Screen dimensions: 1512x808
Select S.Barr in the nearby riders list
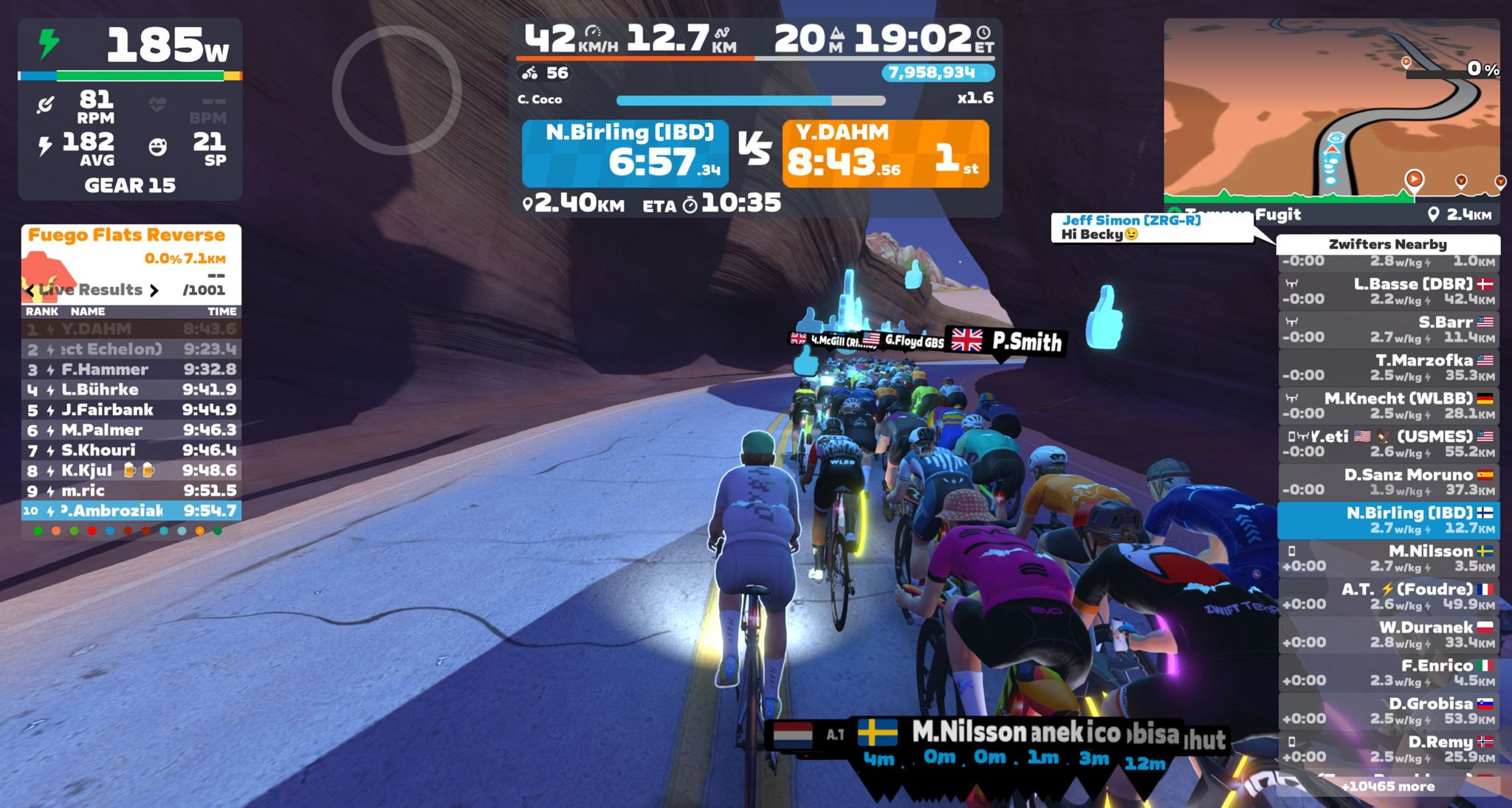(x=1388, y=329)
